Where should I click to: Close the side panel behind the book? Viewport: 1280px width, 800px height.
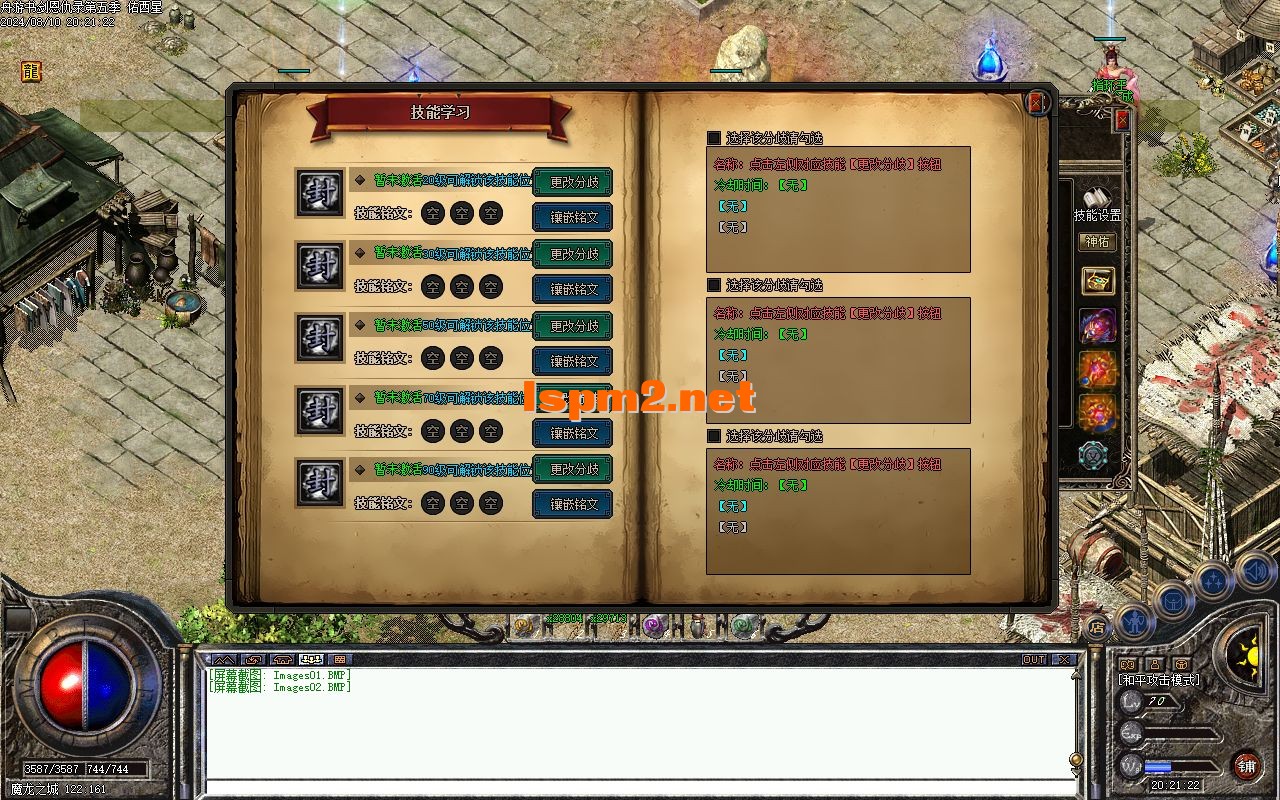point(1122,120)
